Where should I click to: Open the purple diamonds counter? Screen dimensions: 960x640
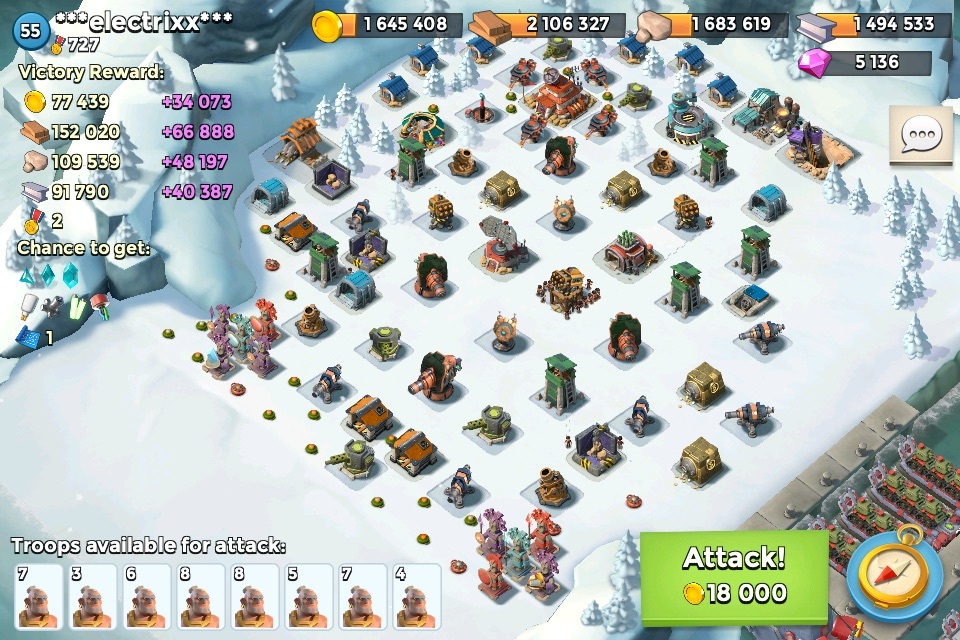coord(863,62)
